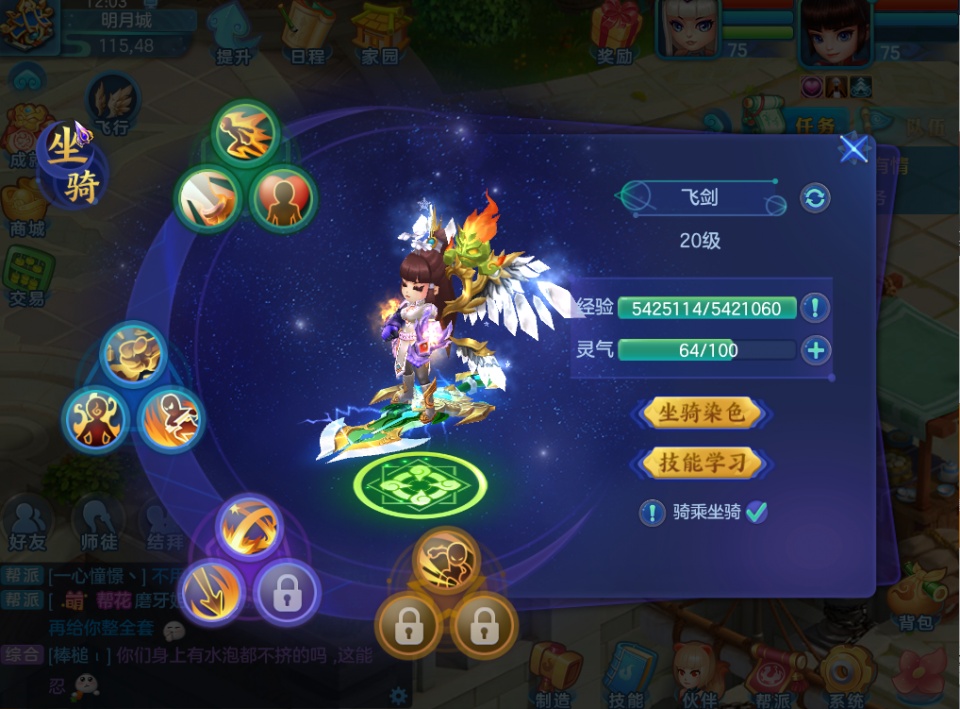Open the 家园 homestead icon
This screenshot has height=709, width=960.
380,30
